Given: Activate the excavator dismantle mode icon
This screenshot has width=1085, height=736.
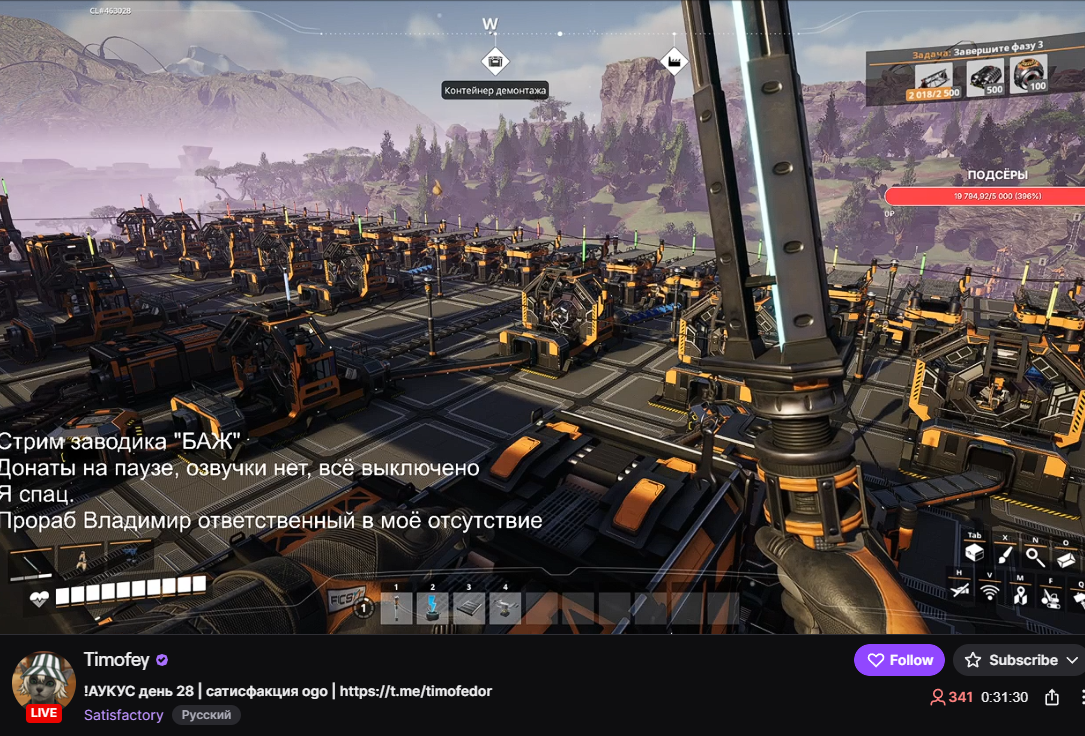Looking at the screenshot, I should tap(1050, 597).
